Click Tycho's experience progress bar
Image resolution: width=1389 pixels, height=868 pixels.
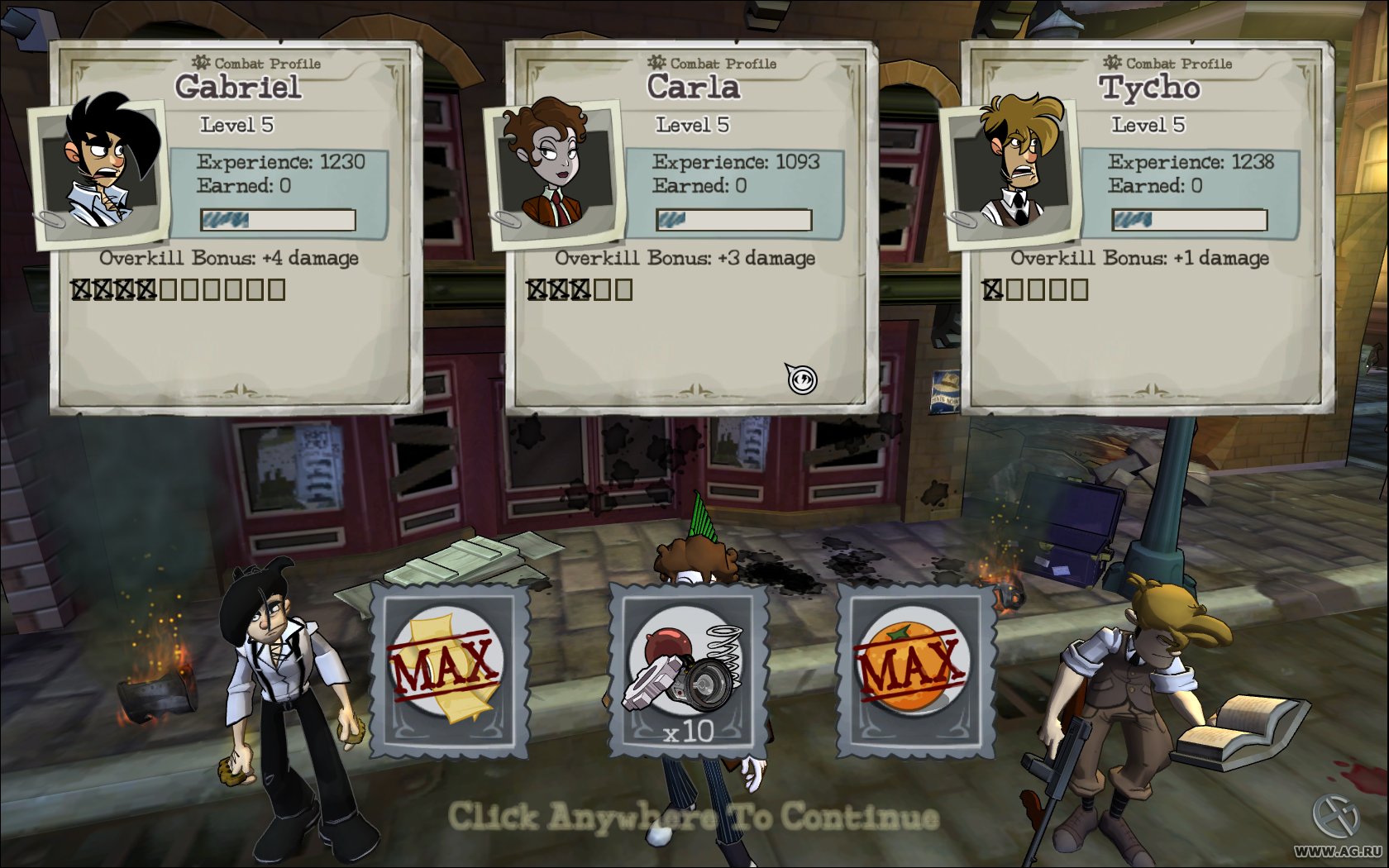point(1191,221)
